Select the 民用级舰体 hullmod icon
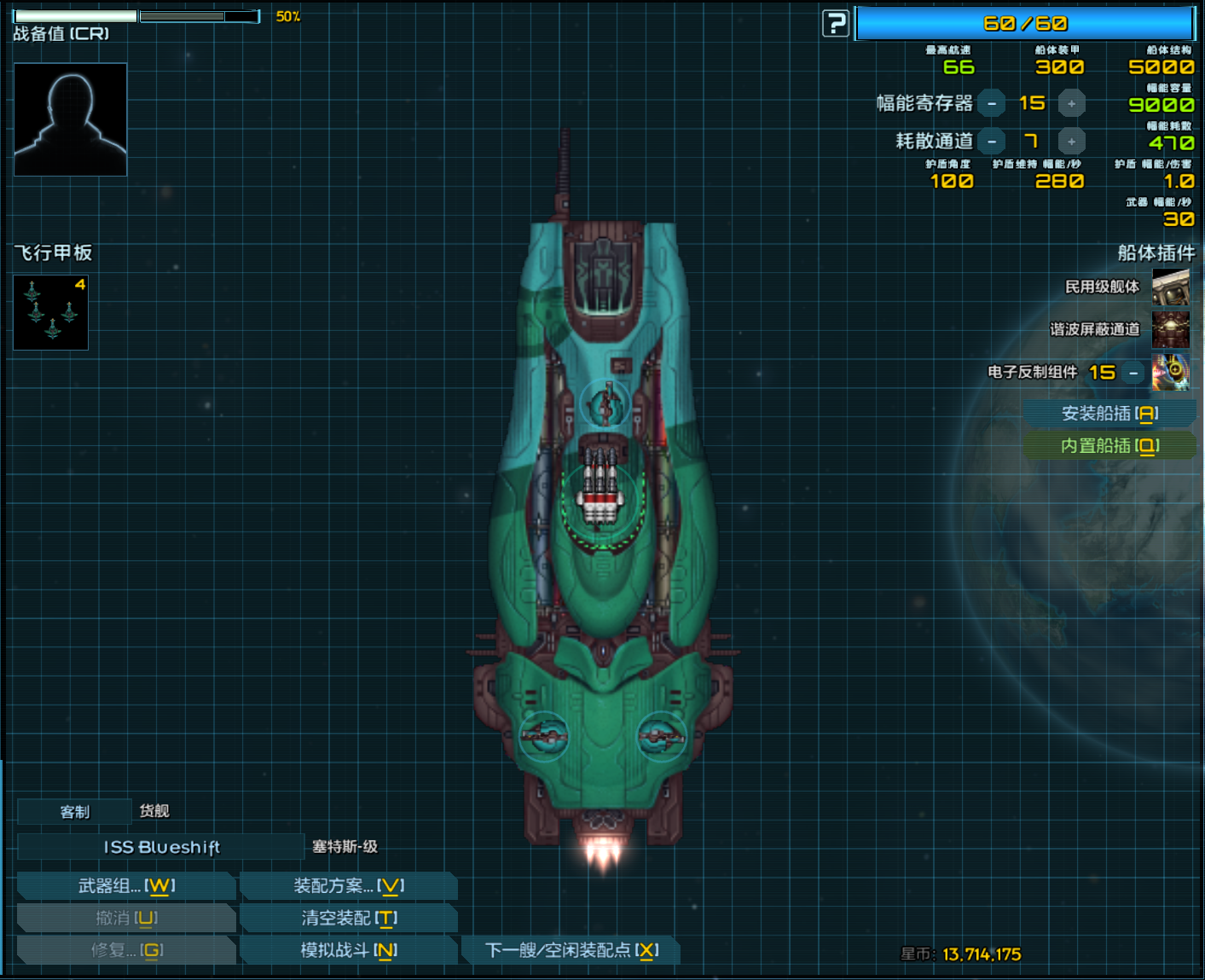Screen dimensions: 1205x980 coord(1171,287)
